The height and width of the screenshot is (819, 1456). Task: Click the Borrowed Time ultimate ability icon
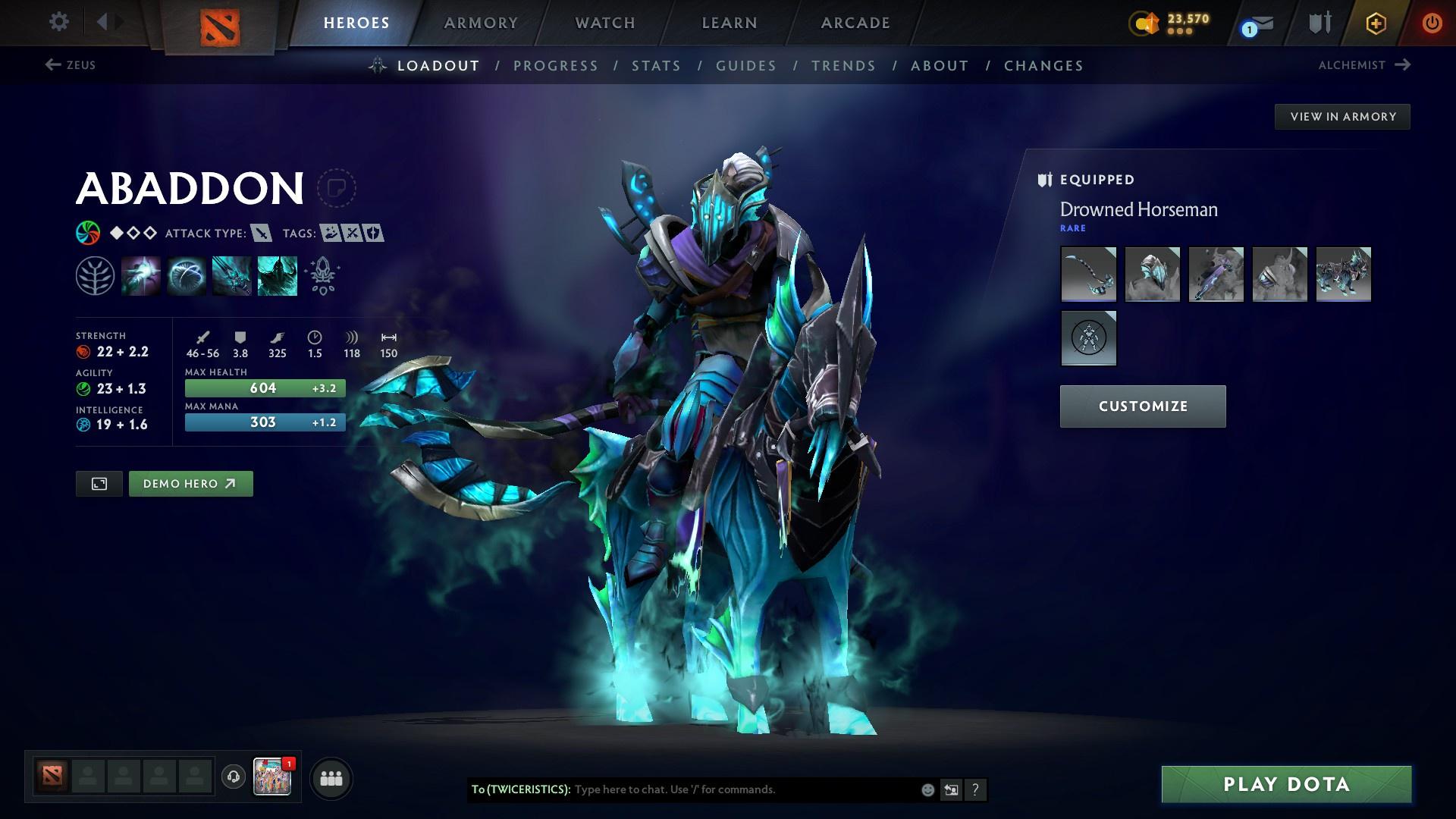click(x=277, y=275)
